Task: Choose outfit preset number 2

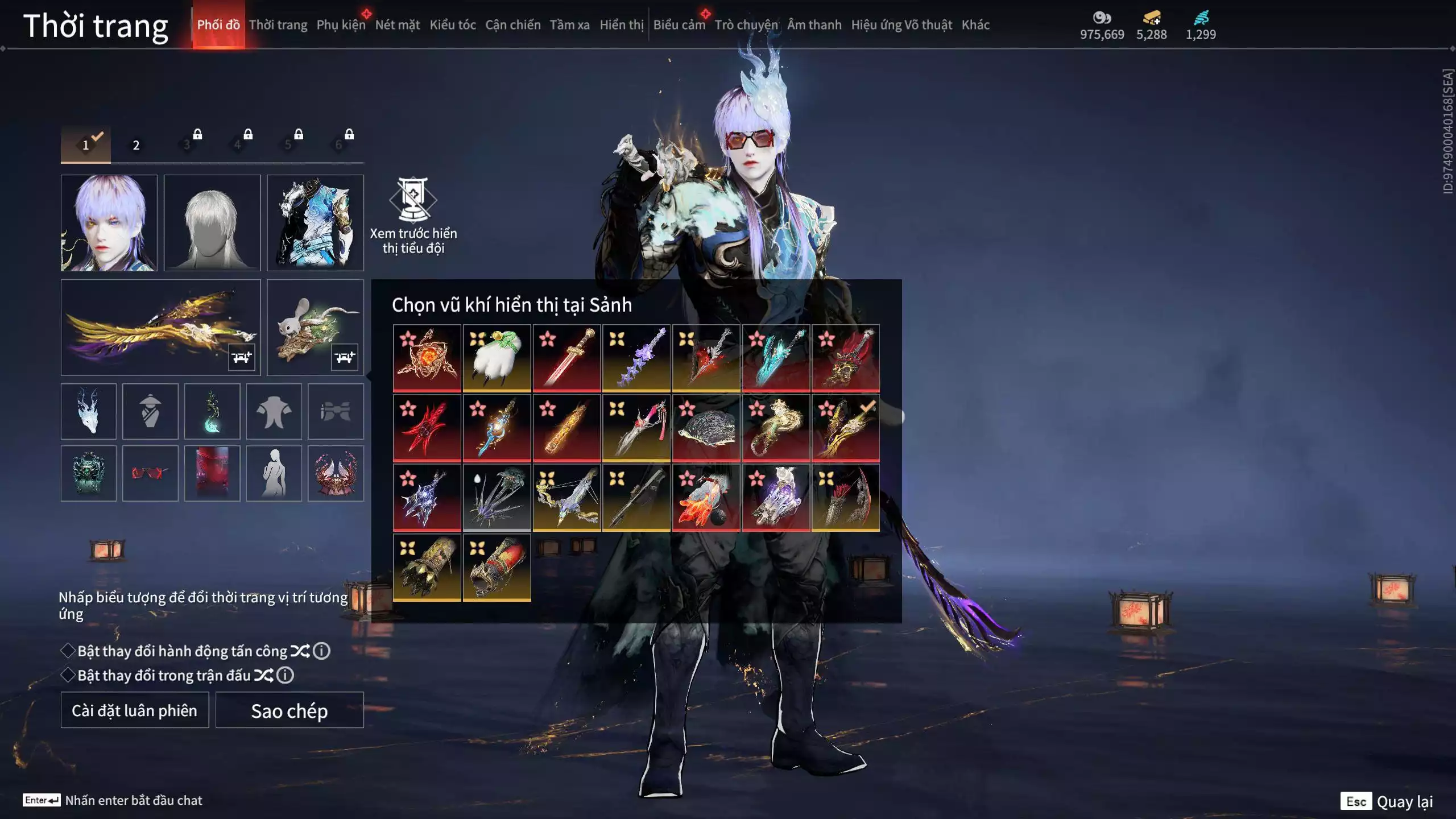Action: pos(136,145)
